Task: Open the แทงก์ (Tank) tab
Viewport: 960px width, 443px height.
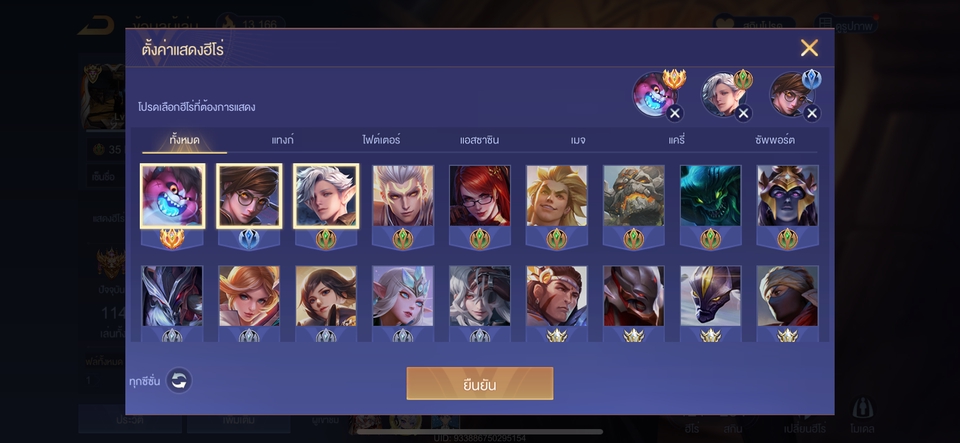Action: [282, 140]
